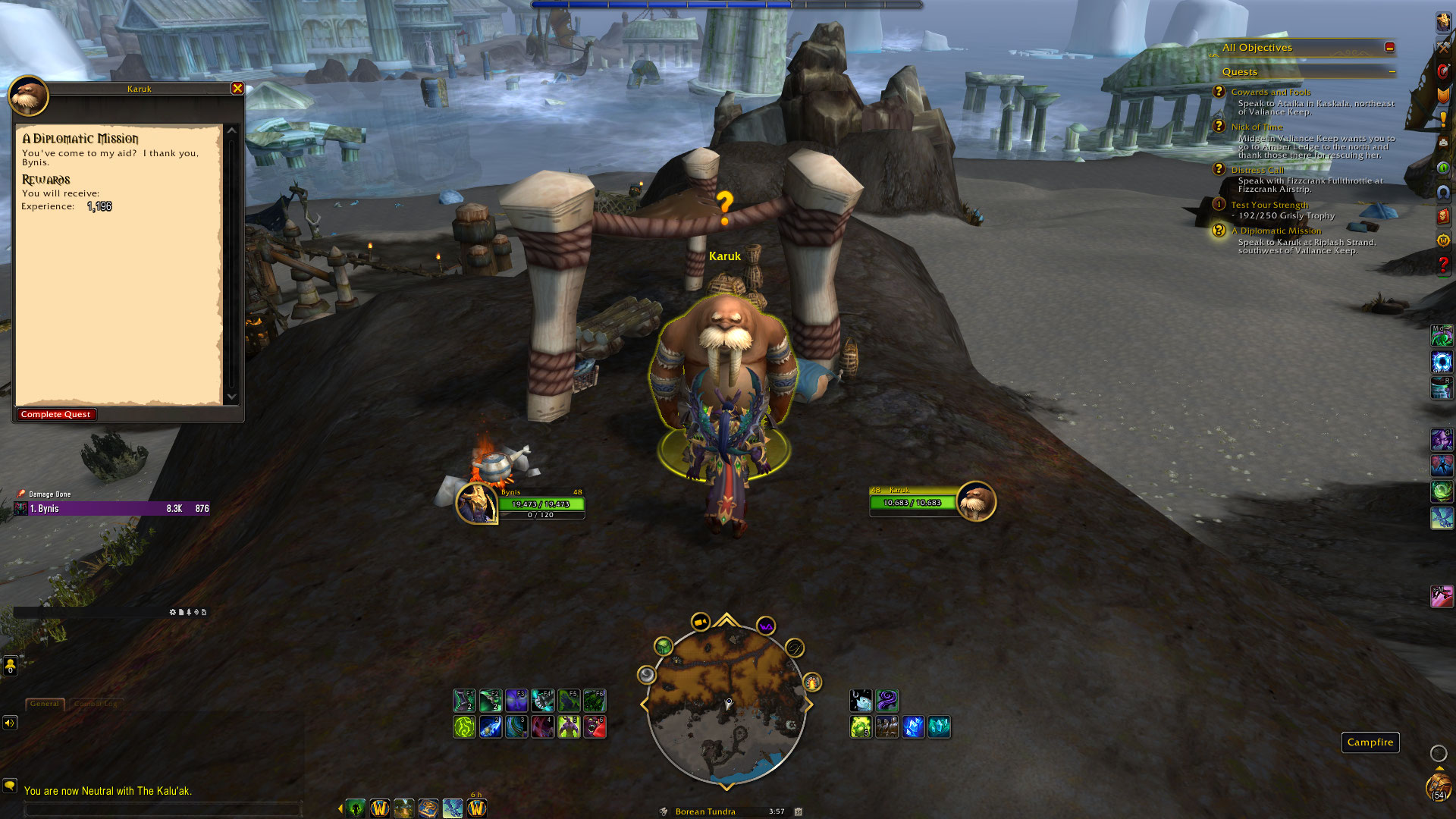This screenshot has height=819, width=1456.
Task: Click the camera button on the minimap
Action: [x=700, y=623]
